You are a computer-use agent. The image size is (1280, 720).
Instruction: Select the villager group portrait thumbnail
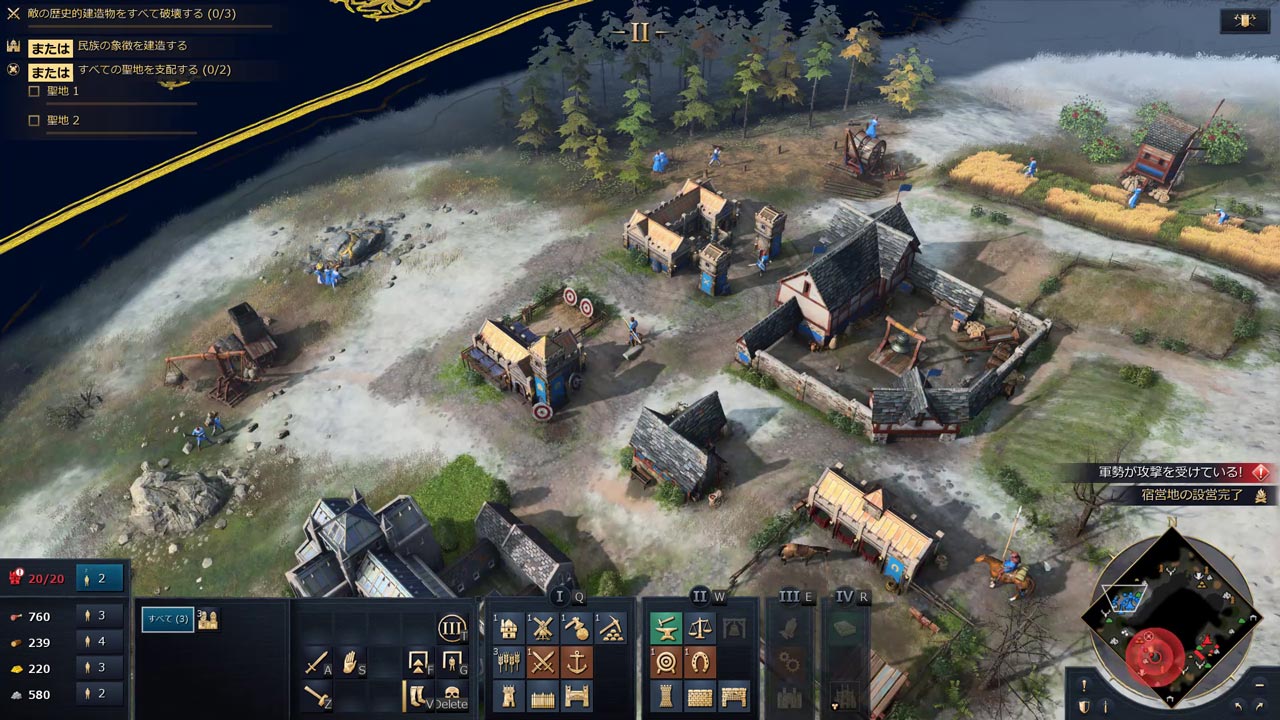point(208,620)
